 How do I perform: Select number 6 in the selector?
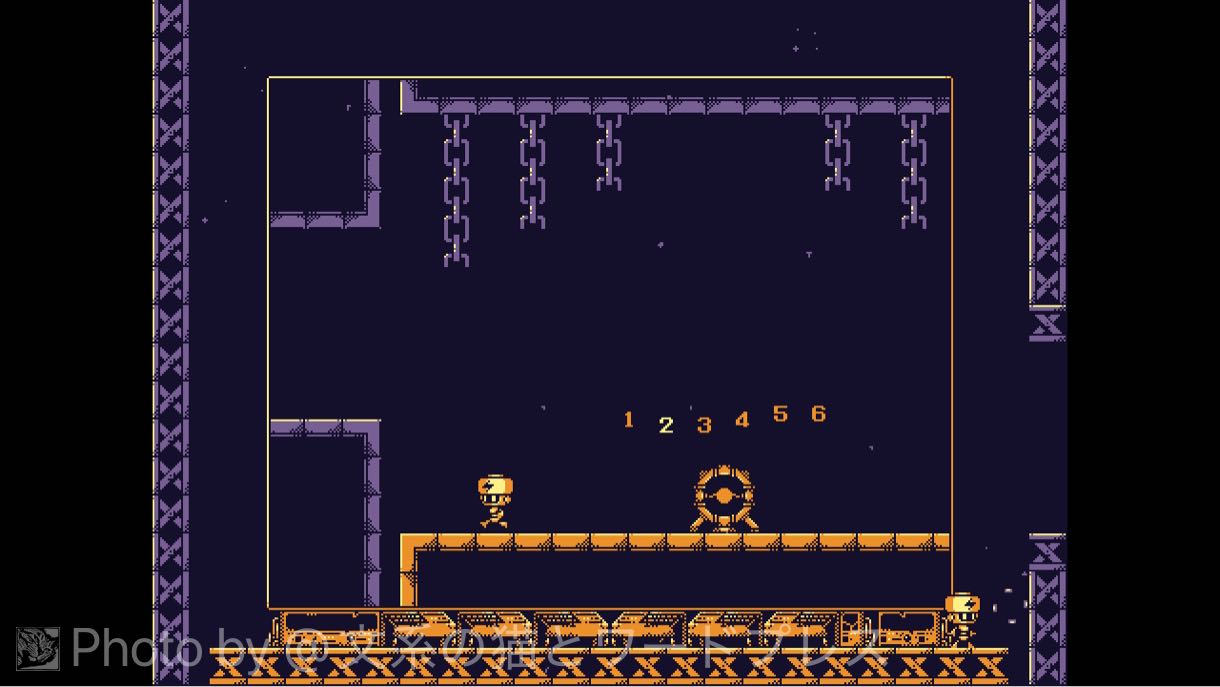click(x=818, y=414)
